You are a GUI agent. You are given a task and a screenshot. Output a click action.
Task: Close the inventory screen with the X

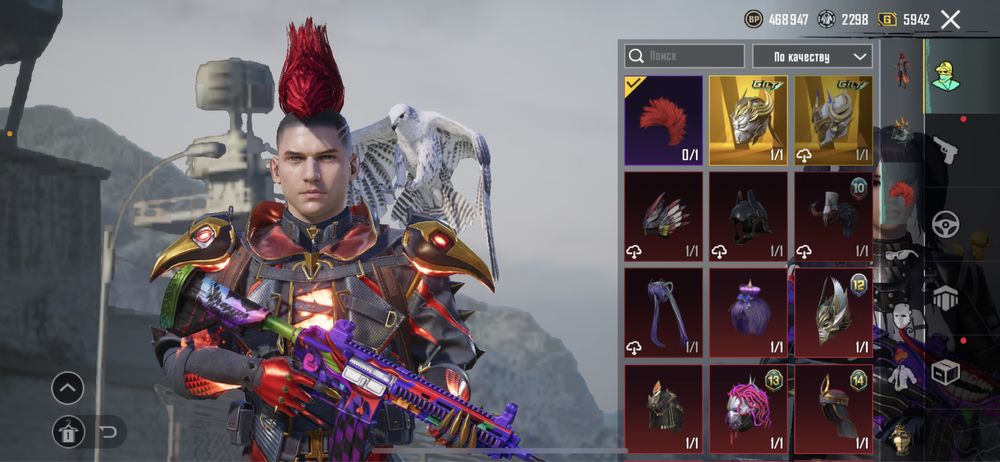point(950,19)
